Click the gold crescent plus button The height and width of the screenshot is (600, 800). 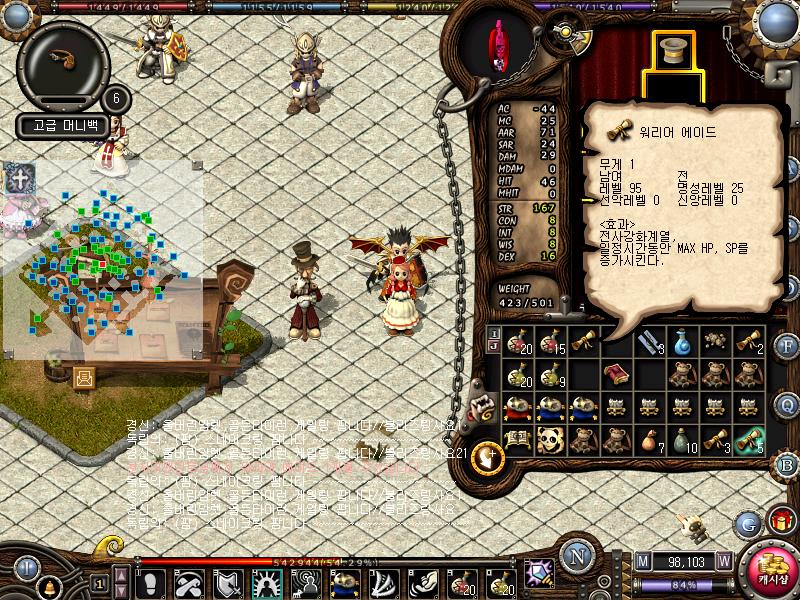click(487, 456)
